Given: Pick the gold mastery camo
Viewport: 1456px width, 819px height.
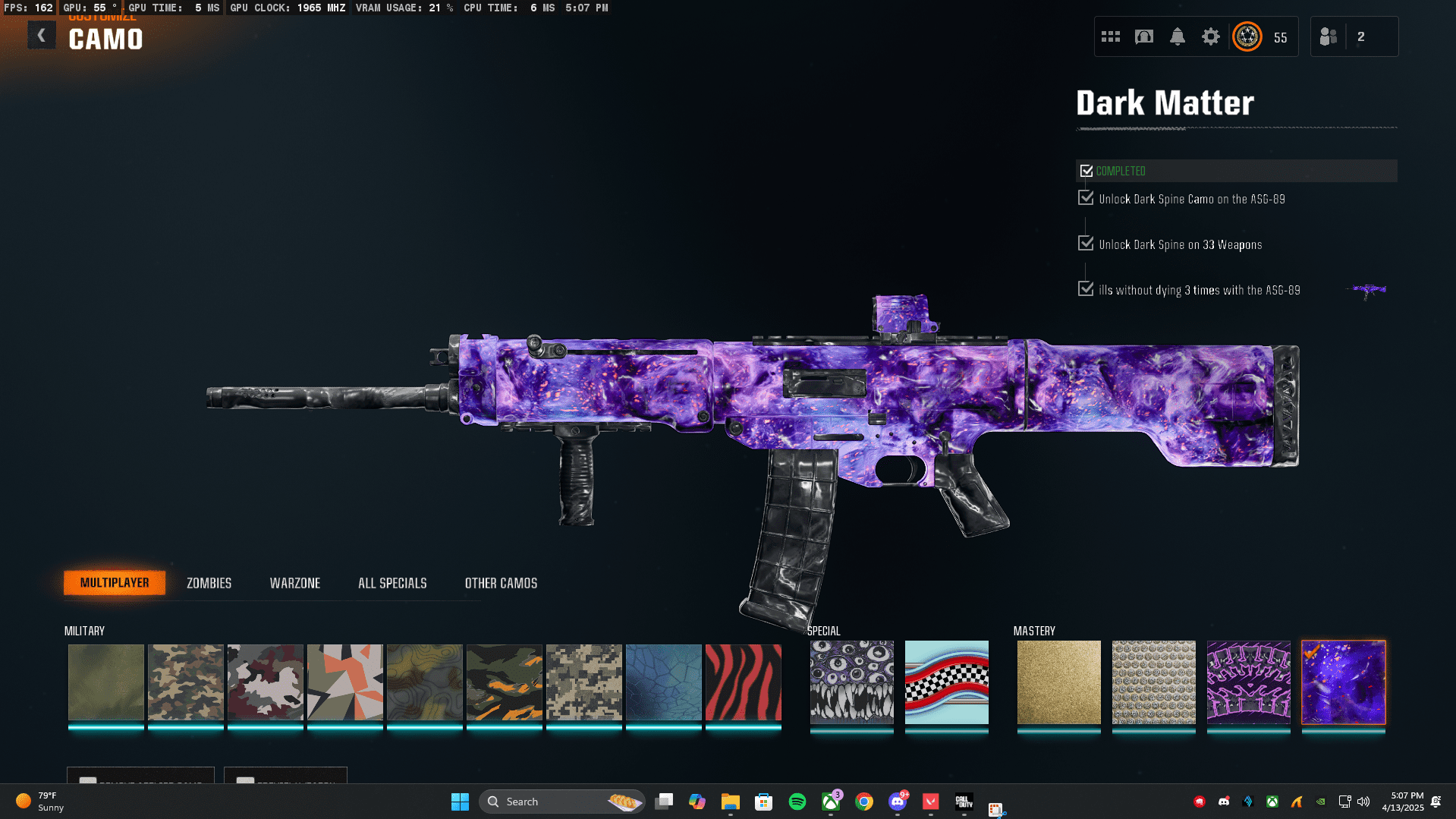Looking at the screenshot, I should [x=1058, y=682].
